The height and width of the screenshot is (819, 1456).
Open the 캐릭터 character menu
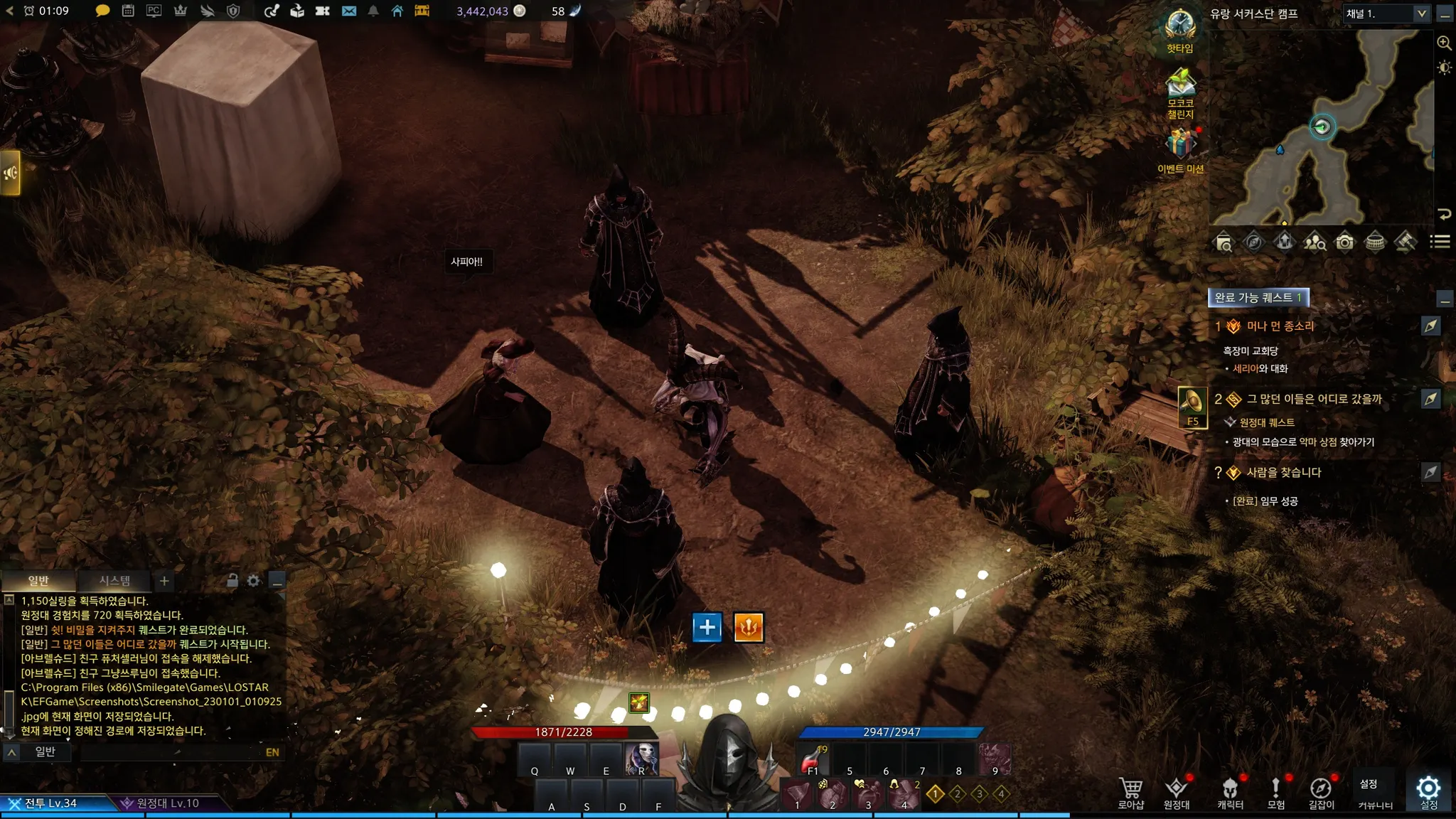(x=1230, y=792)
